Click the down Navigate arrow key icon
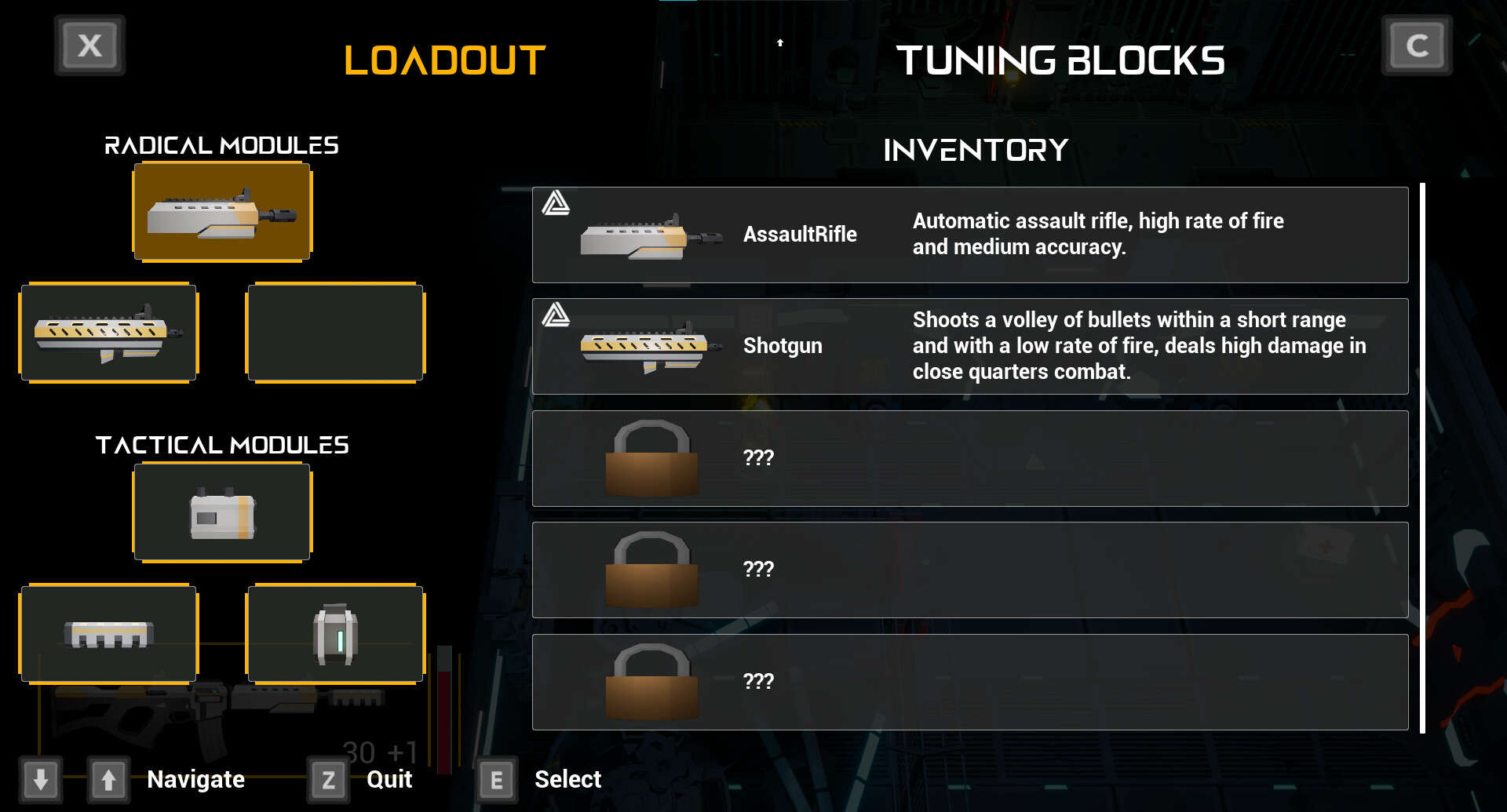The image size is (1507, 812). 42,779
